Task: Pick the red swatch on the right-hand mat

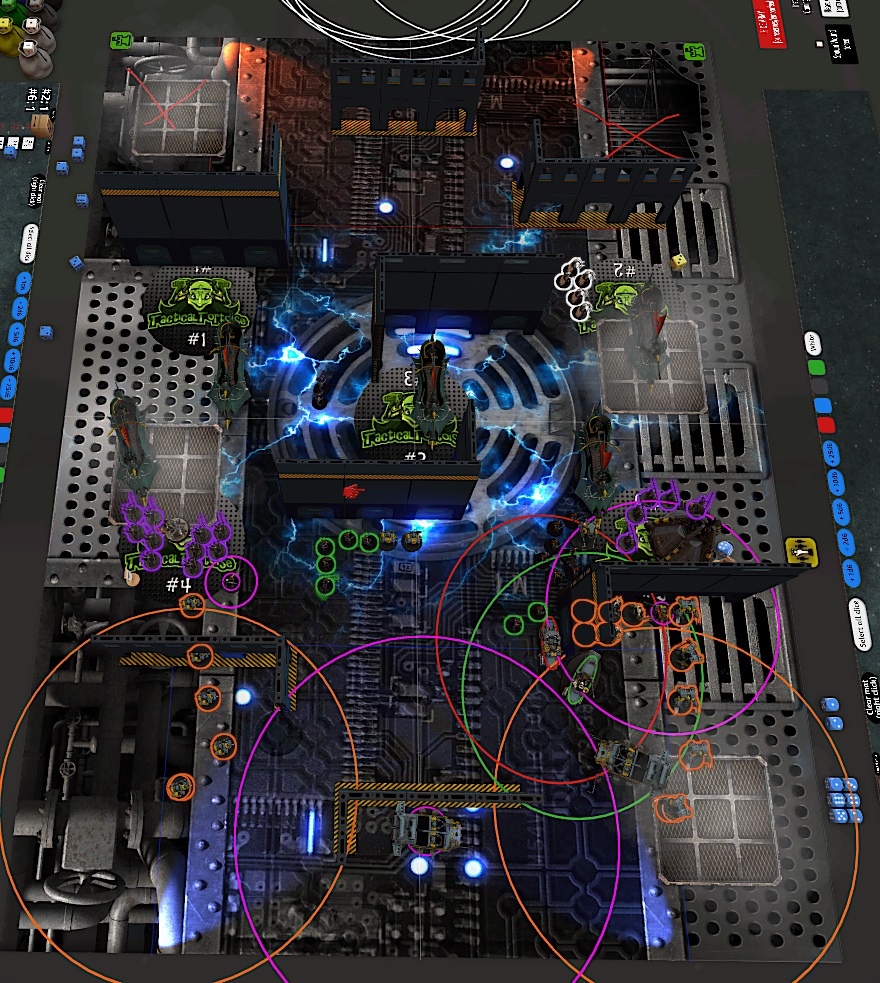Action: (825, 425)
